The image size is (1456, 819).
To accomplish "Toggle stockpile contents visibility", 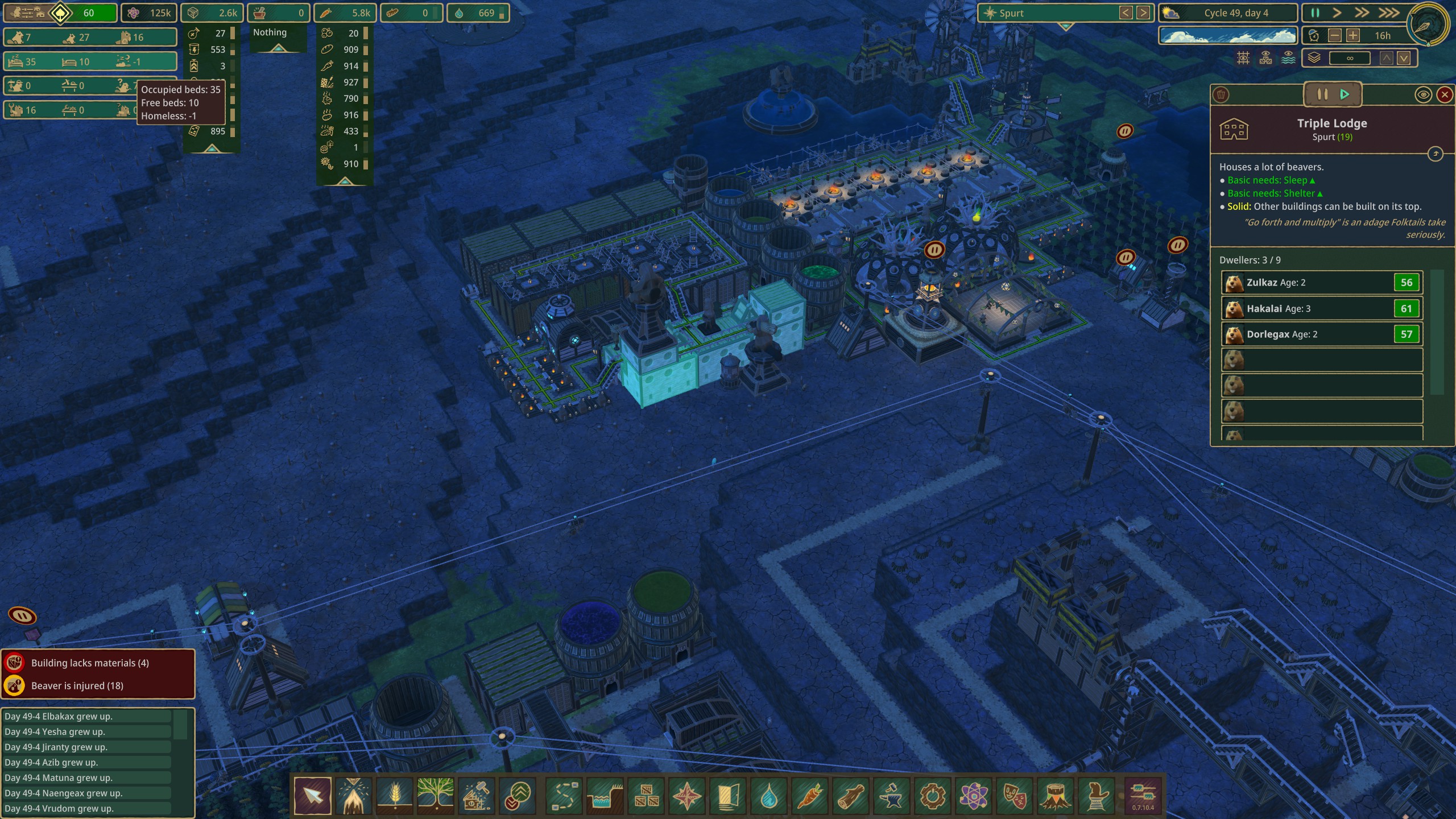I will pyautogui.click(x=1265, y=58).
